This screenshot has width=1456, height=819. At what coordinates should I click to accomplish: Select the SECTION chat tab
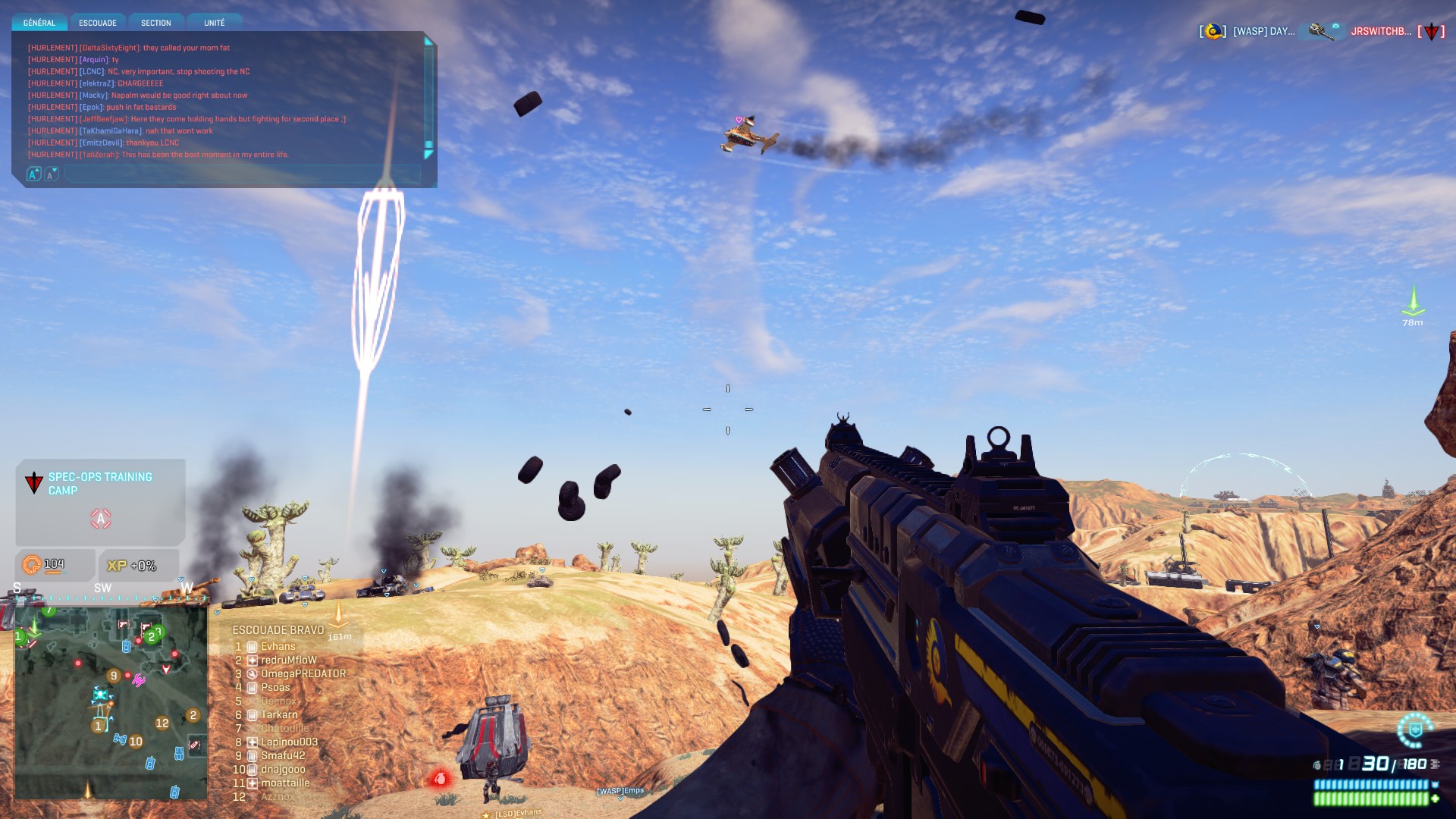click(x=156, y=23)
